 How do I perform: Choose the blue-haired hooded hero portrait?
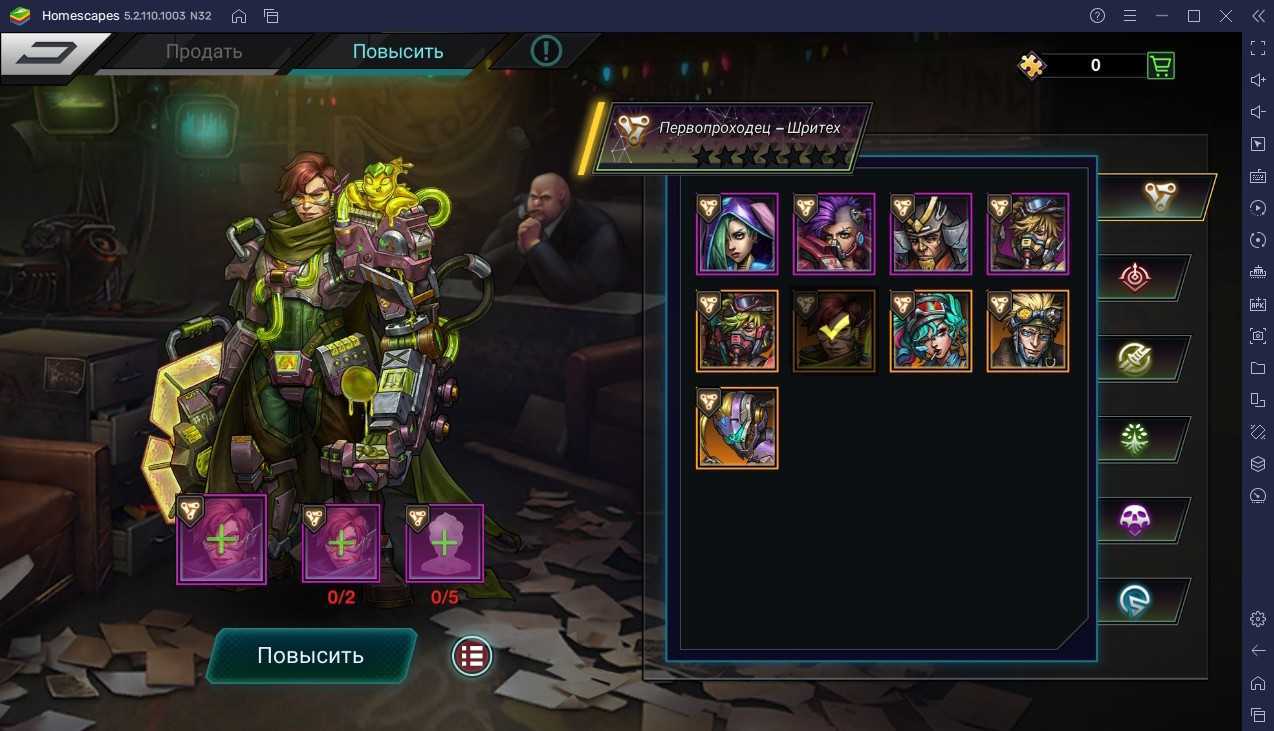coord(737,234)
